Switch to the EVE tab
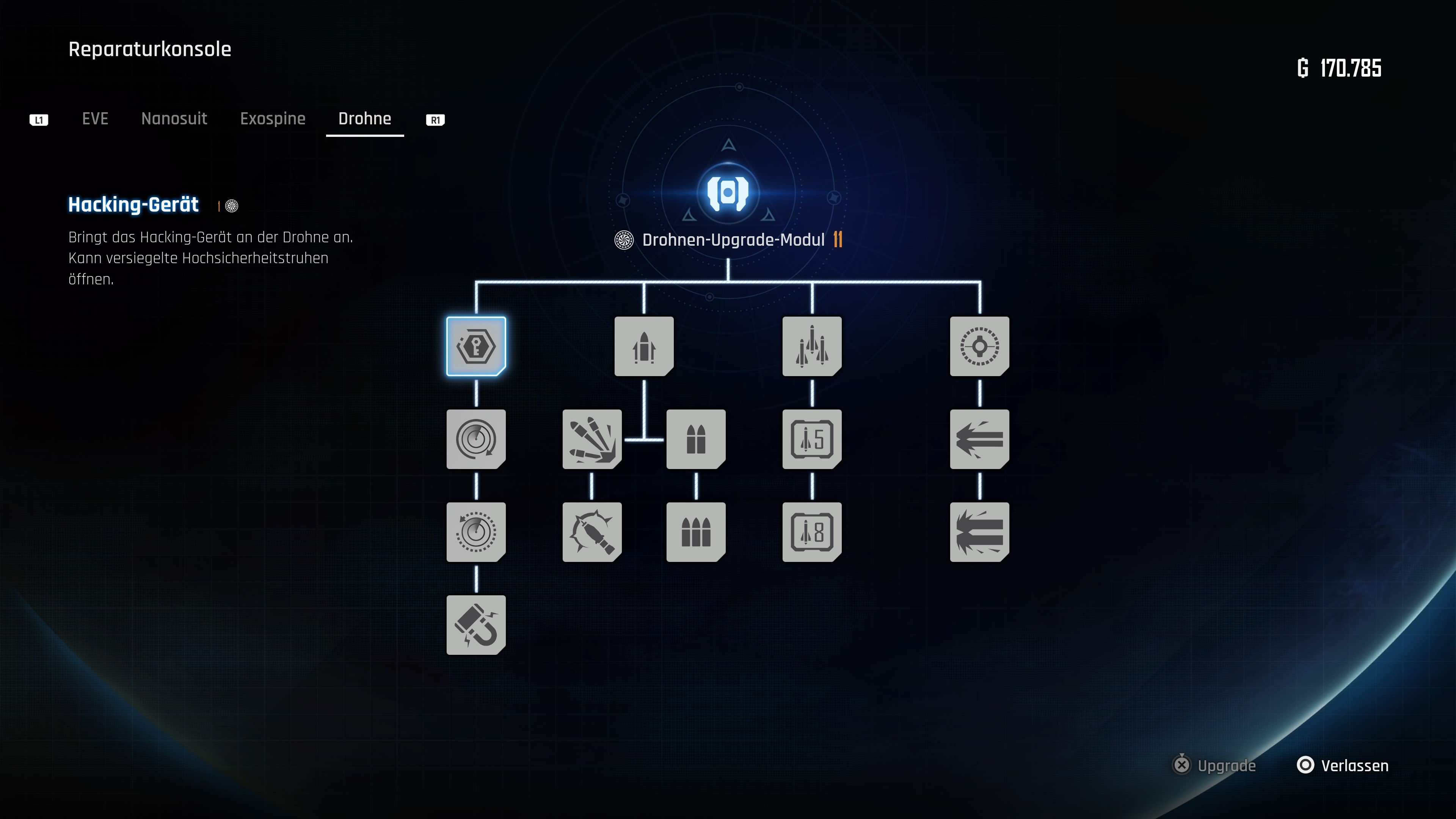 [x=95, y=119]
